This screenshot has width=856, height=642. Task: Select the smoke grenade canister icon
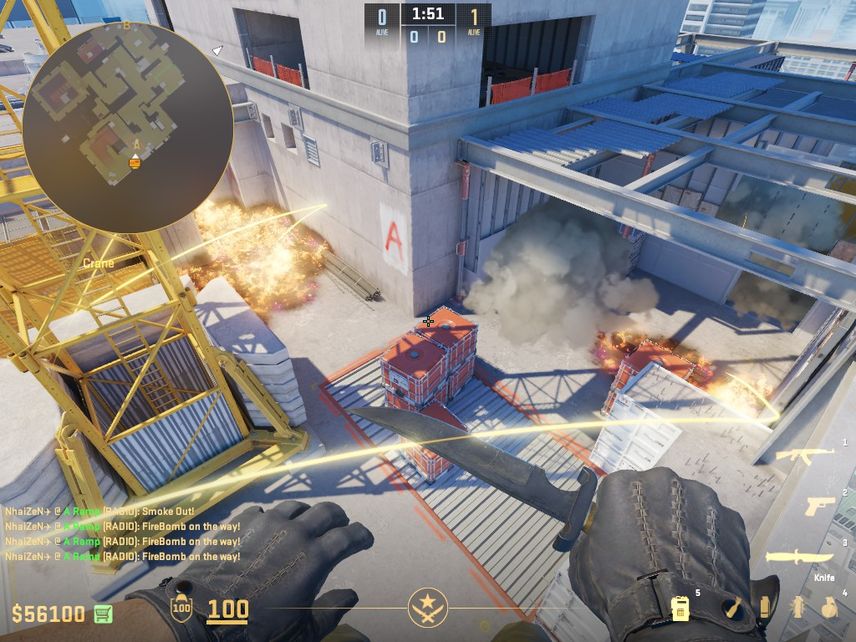765,607
